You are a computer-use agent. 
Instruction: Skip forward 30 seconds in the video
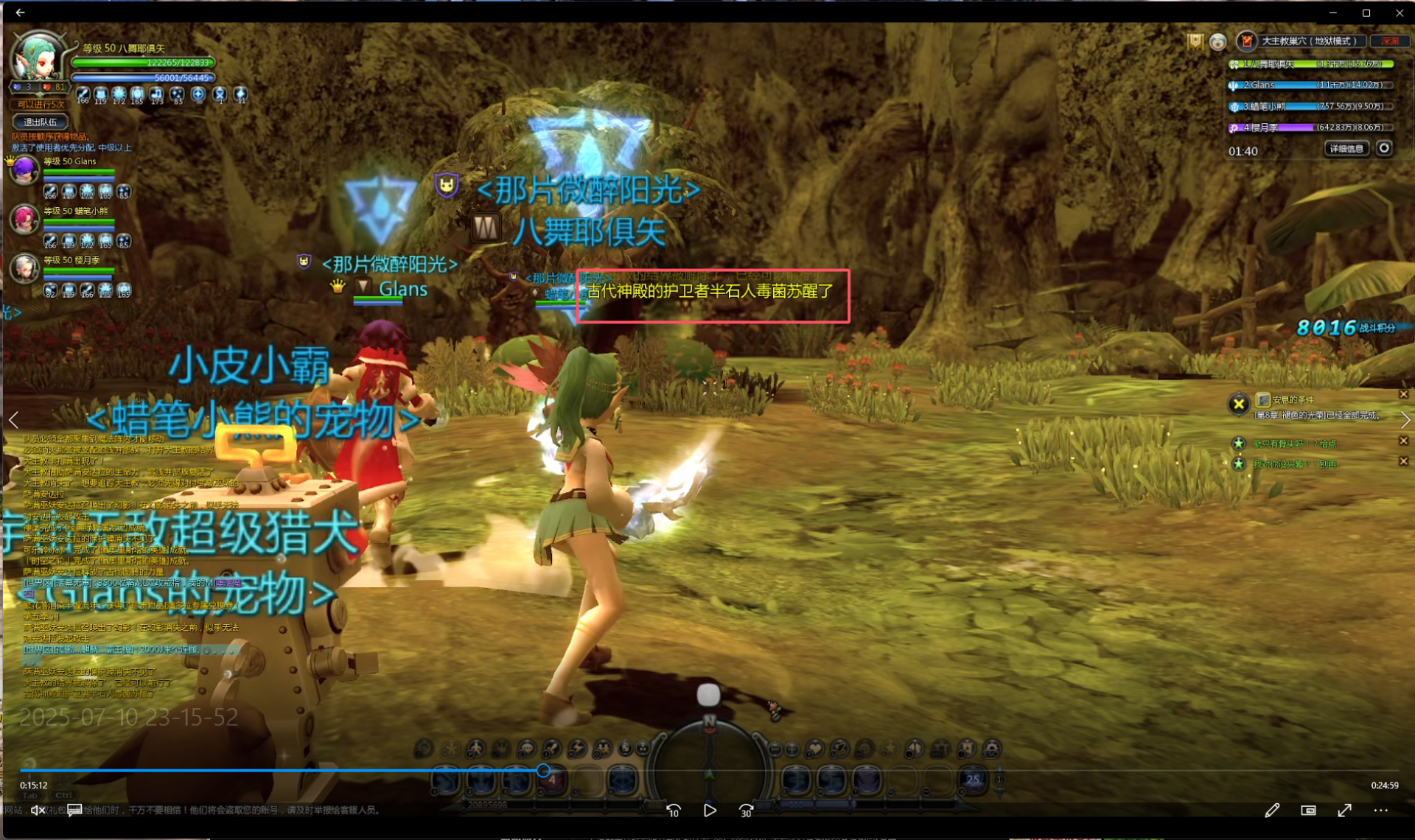746,811
